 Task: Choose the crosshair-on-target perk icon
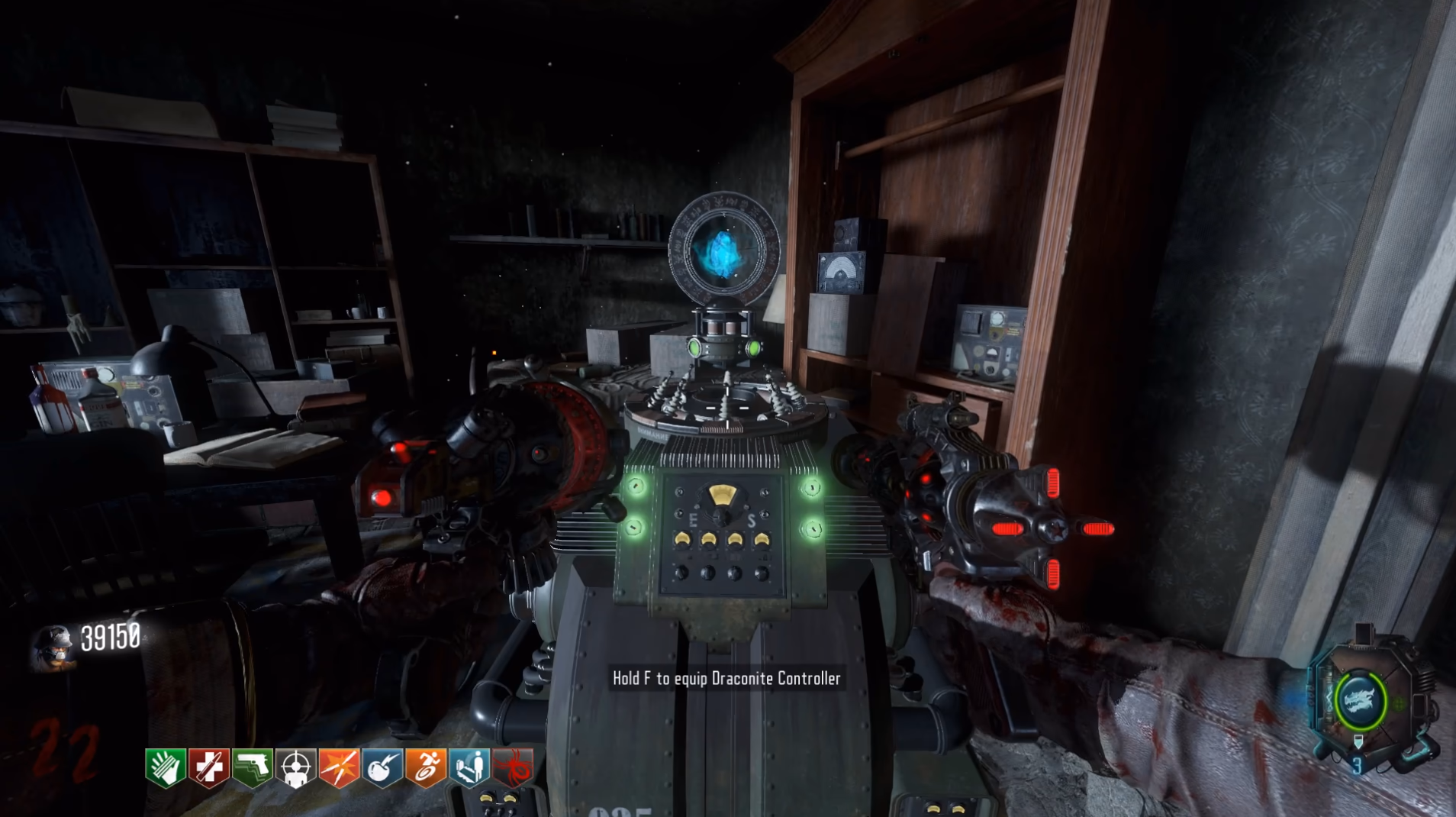(296, 767)
